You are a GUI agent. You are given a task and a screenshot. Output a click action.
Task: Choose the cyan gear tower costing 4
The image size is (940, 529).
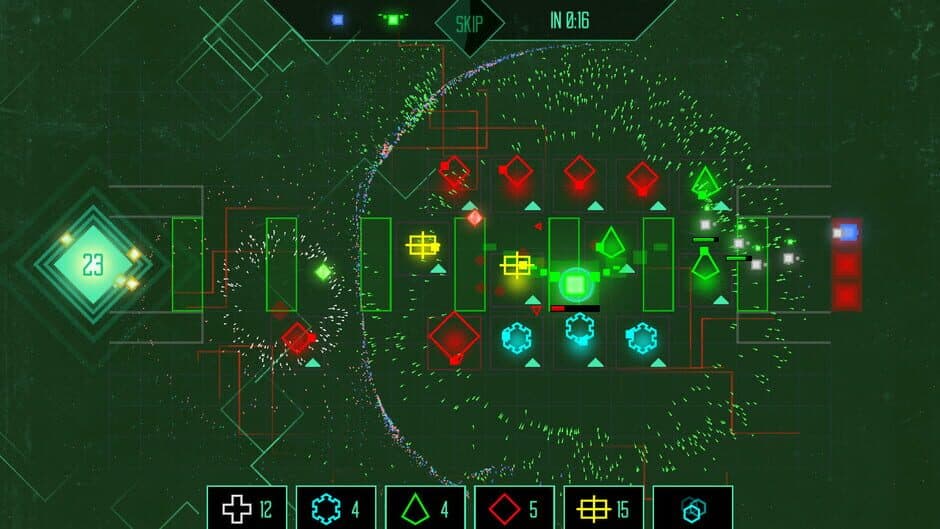pyautogui.click(x=336, y=509)
